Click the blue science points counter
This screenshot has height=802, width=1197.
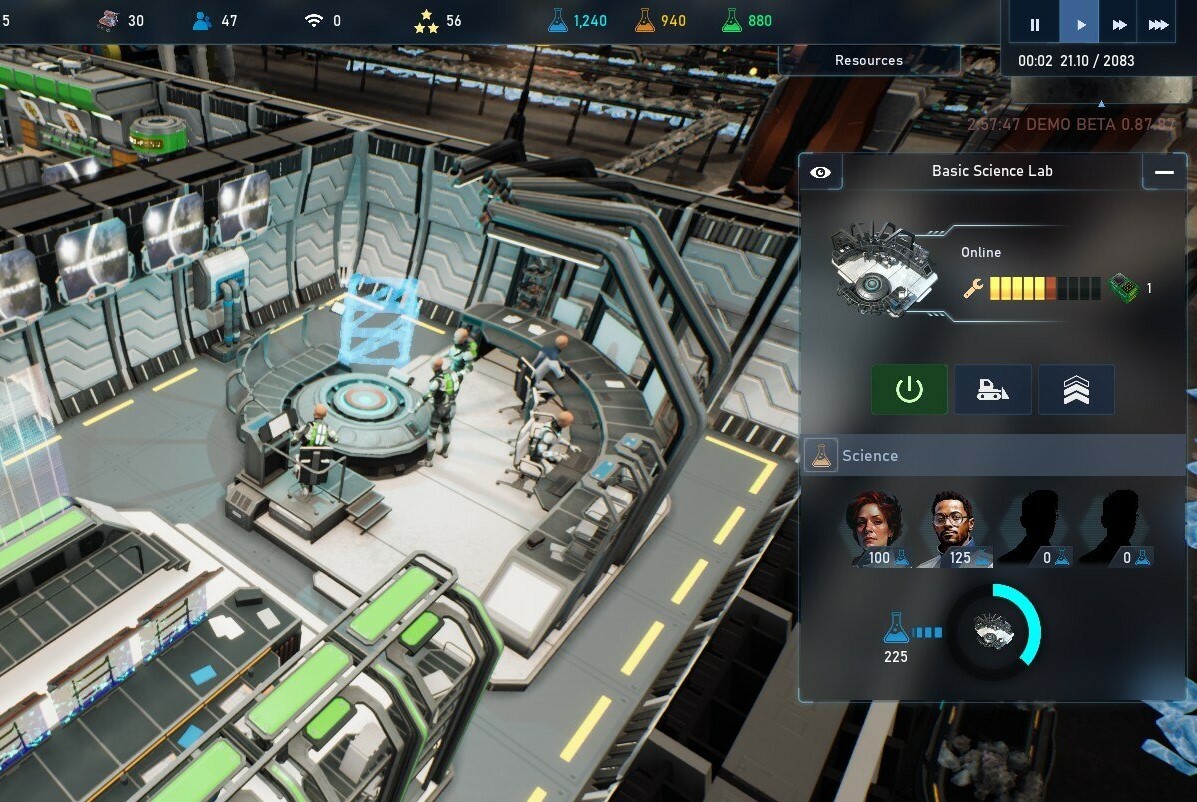click(578, 21)
